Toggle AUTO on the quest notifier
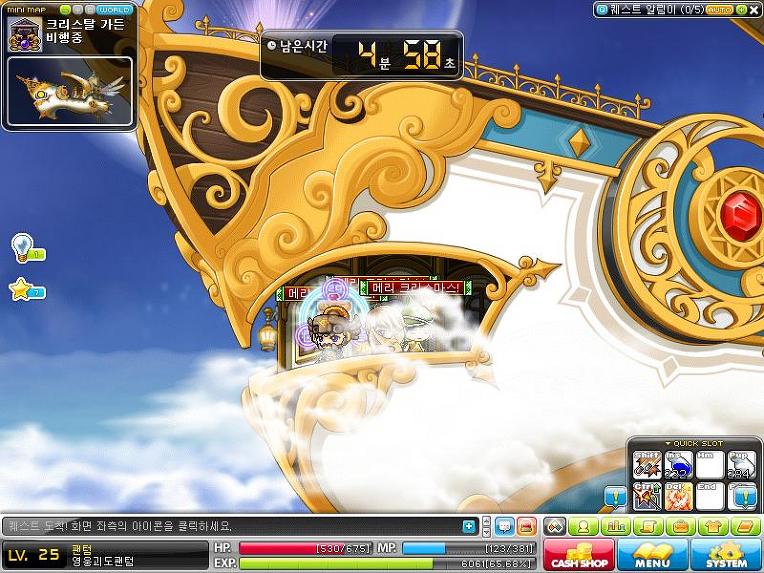764x573 pixels. pos(719,9)
